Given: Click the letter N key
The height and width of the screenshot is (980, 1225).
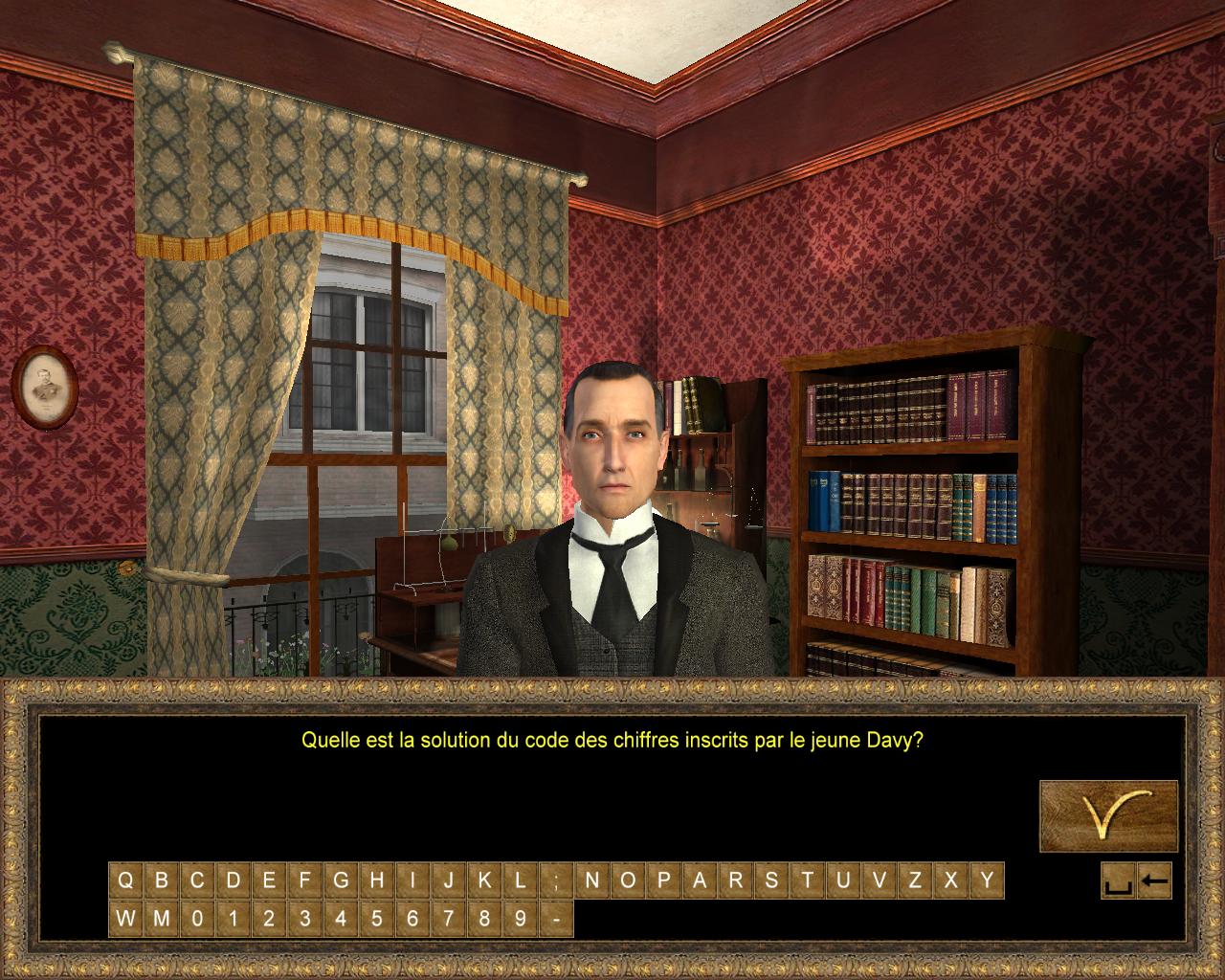Looking at the screenshot, I should coord(591,880).
